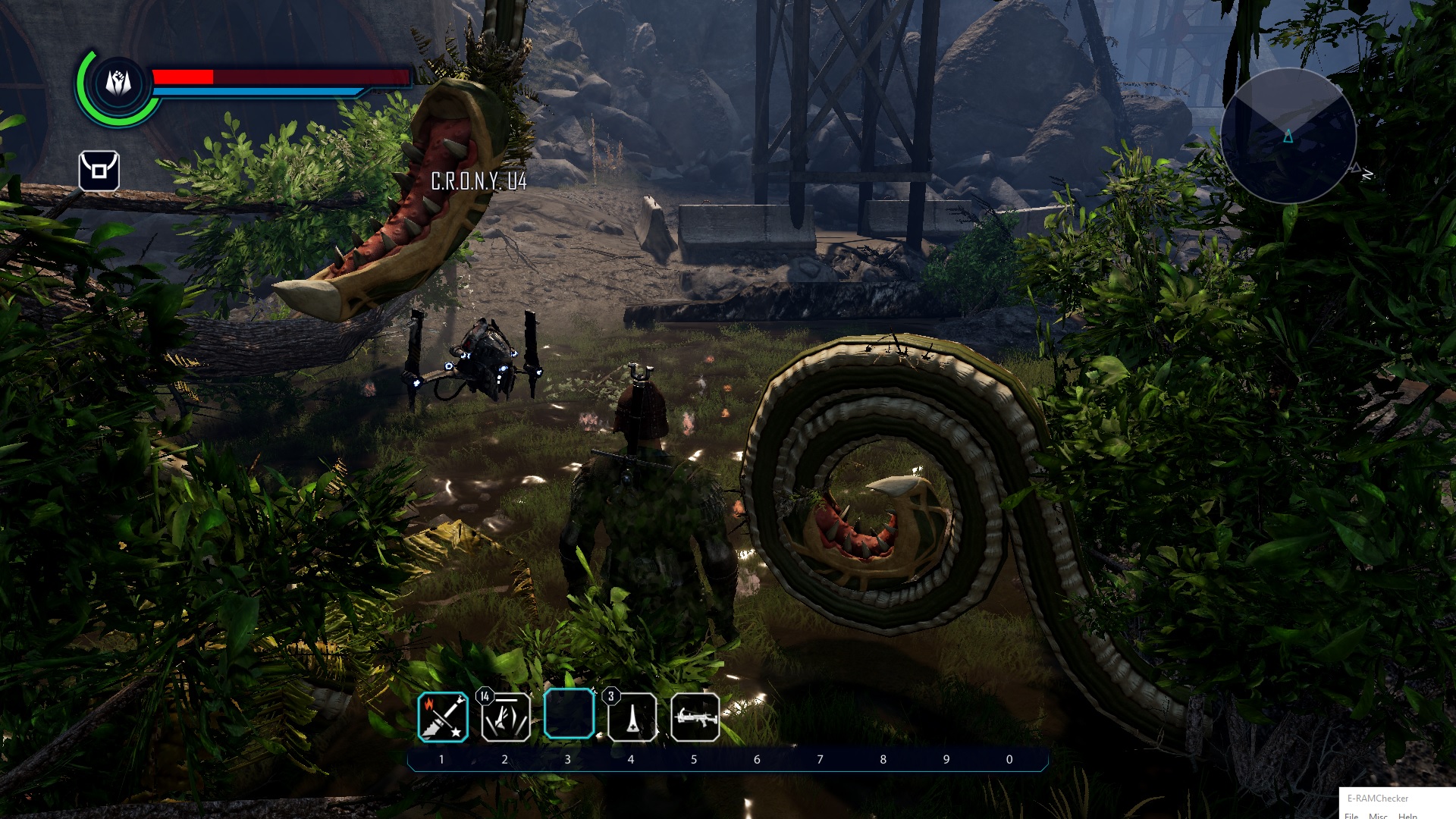Select the empty highlighted hotbar slot

click(x=569, y=714)
